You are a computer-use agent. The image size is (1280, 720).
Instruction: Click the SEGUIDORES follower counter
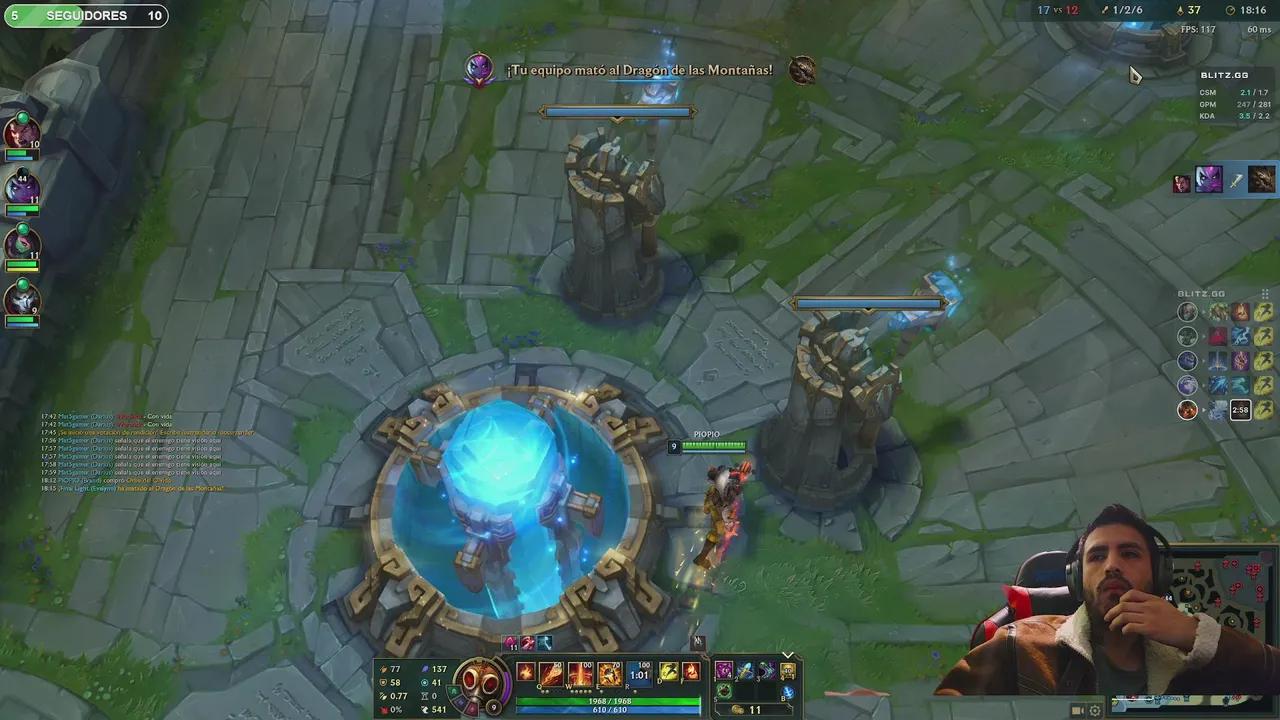pos(85,15)
